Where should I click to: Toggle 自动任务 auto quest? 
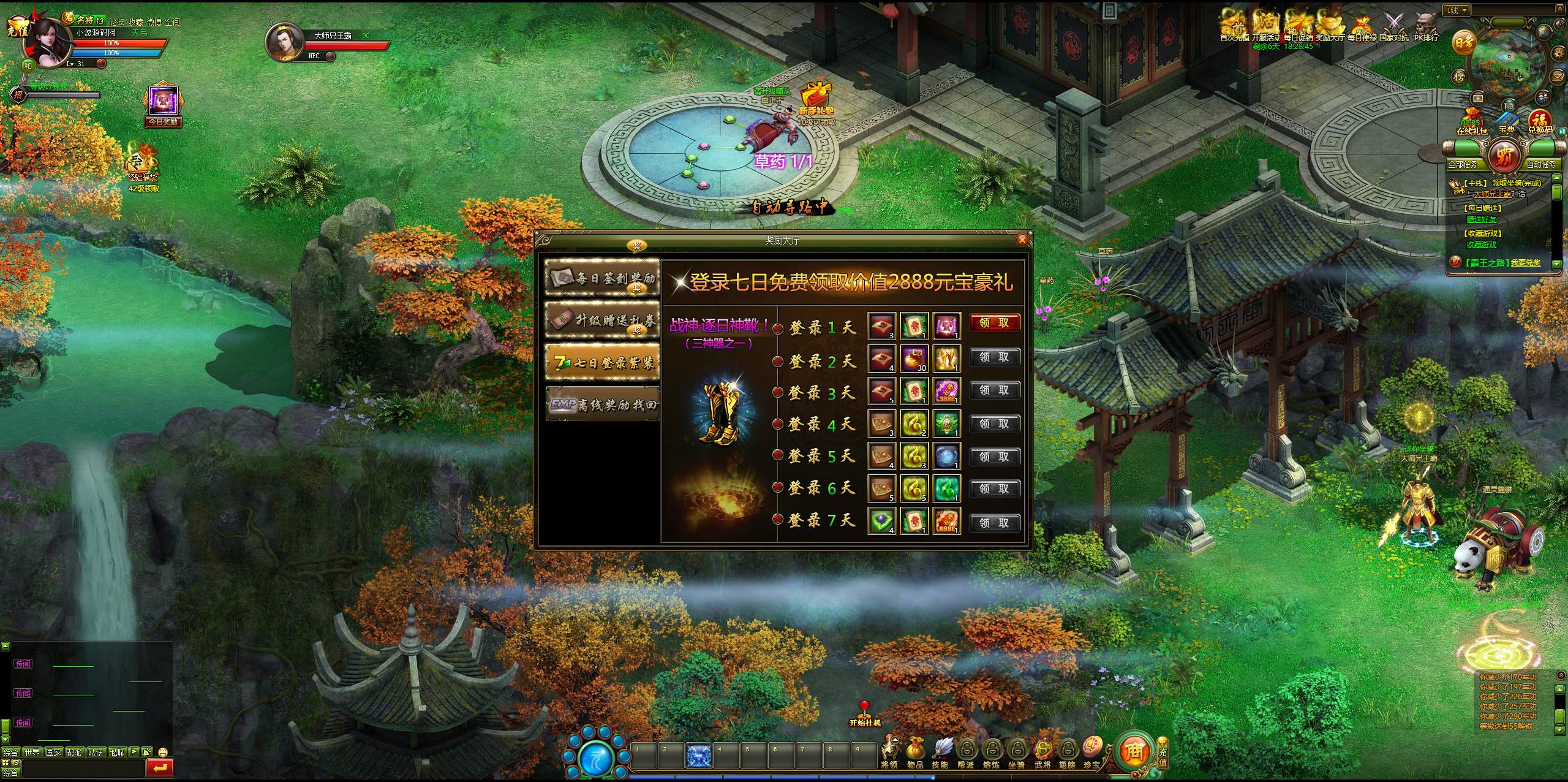[1540, 164]
